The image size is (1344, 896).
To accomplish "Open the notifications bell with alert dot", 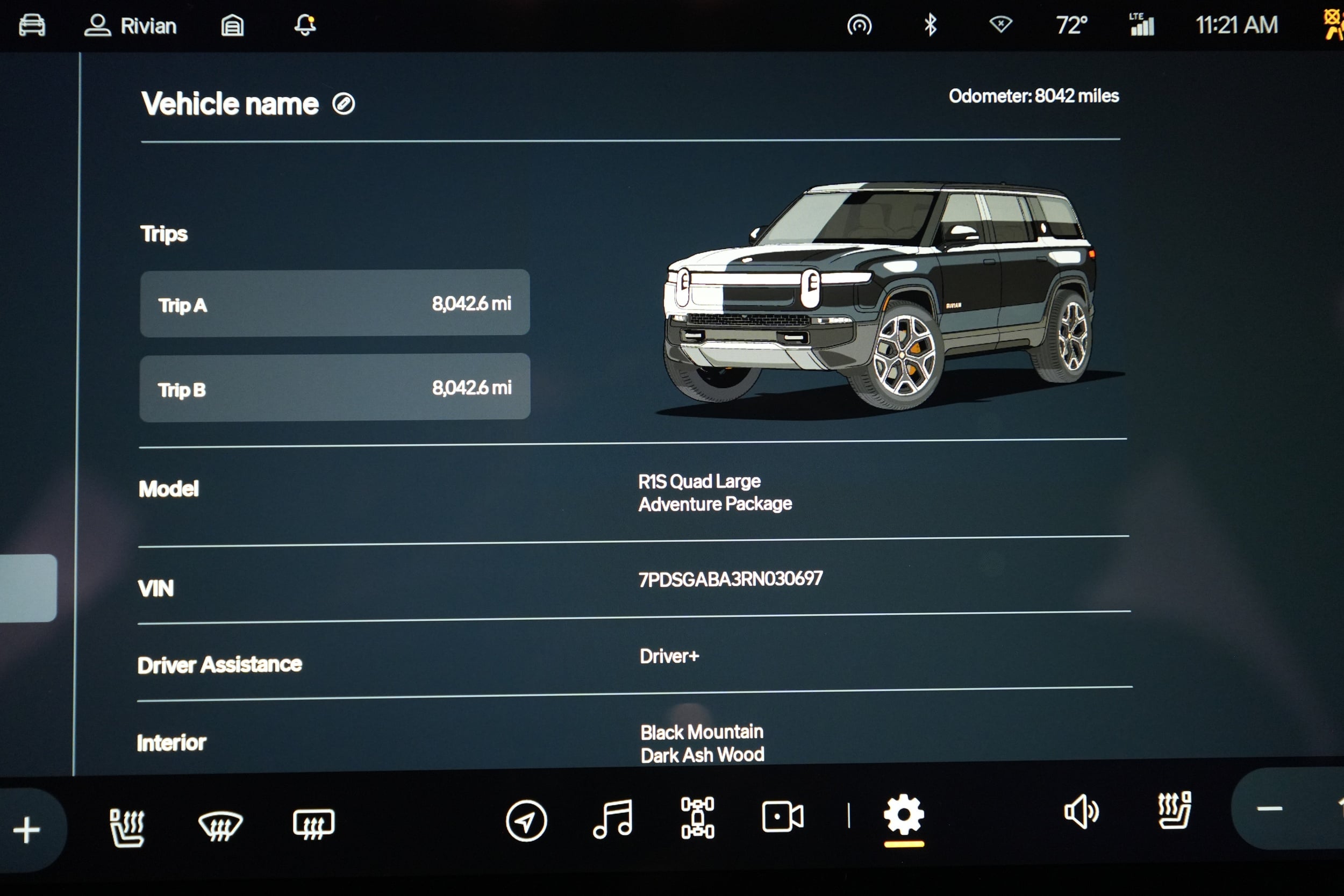I will (306, 25).
